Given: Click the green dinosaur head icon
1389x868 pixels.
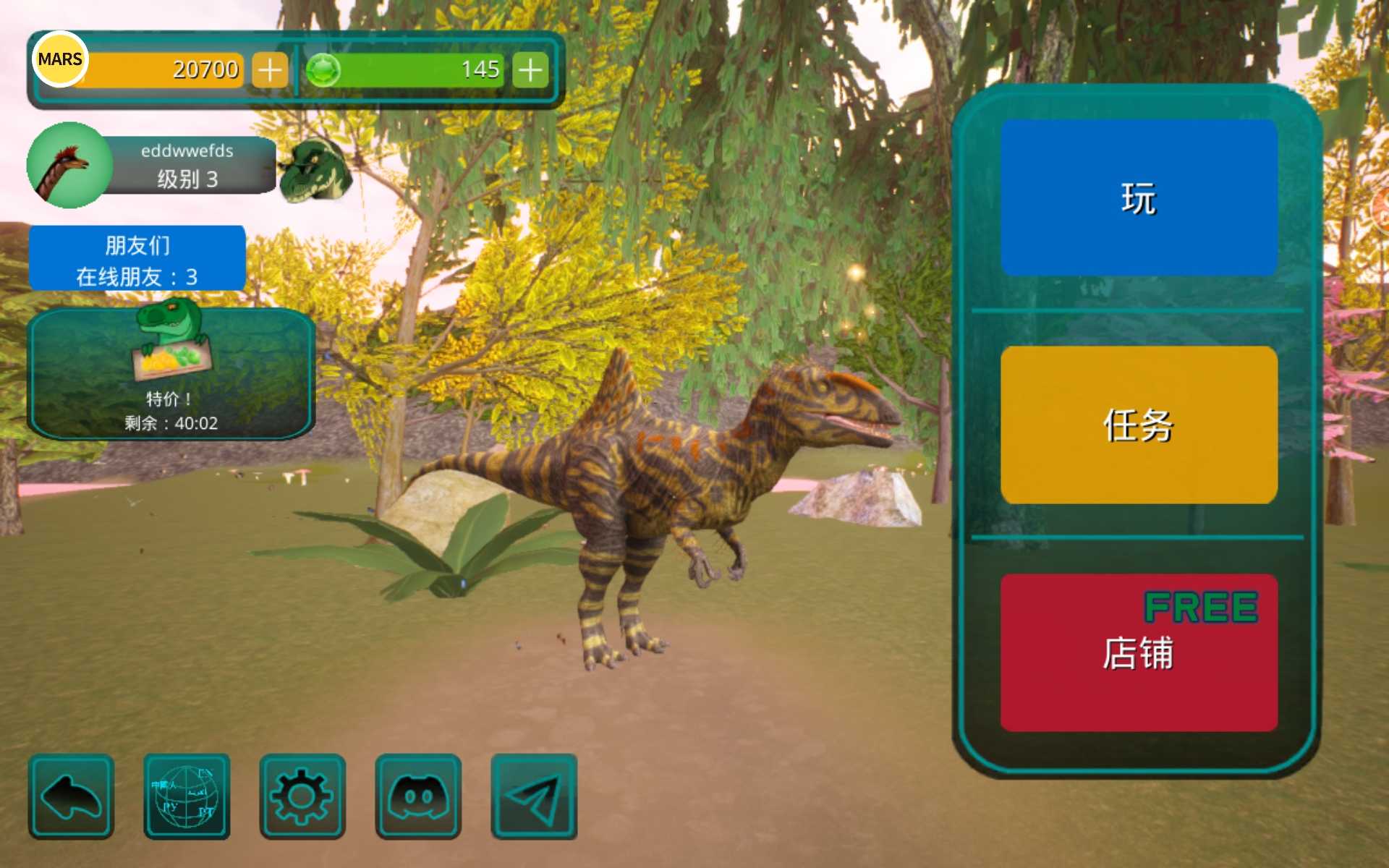Looking at the screenshot, I should coord(315,170).
